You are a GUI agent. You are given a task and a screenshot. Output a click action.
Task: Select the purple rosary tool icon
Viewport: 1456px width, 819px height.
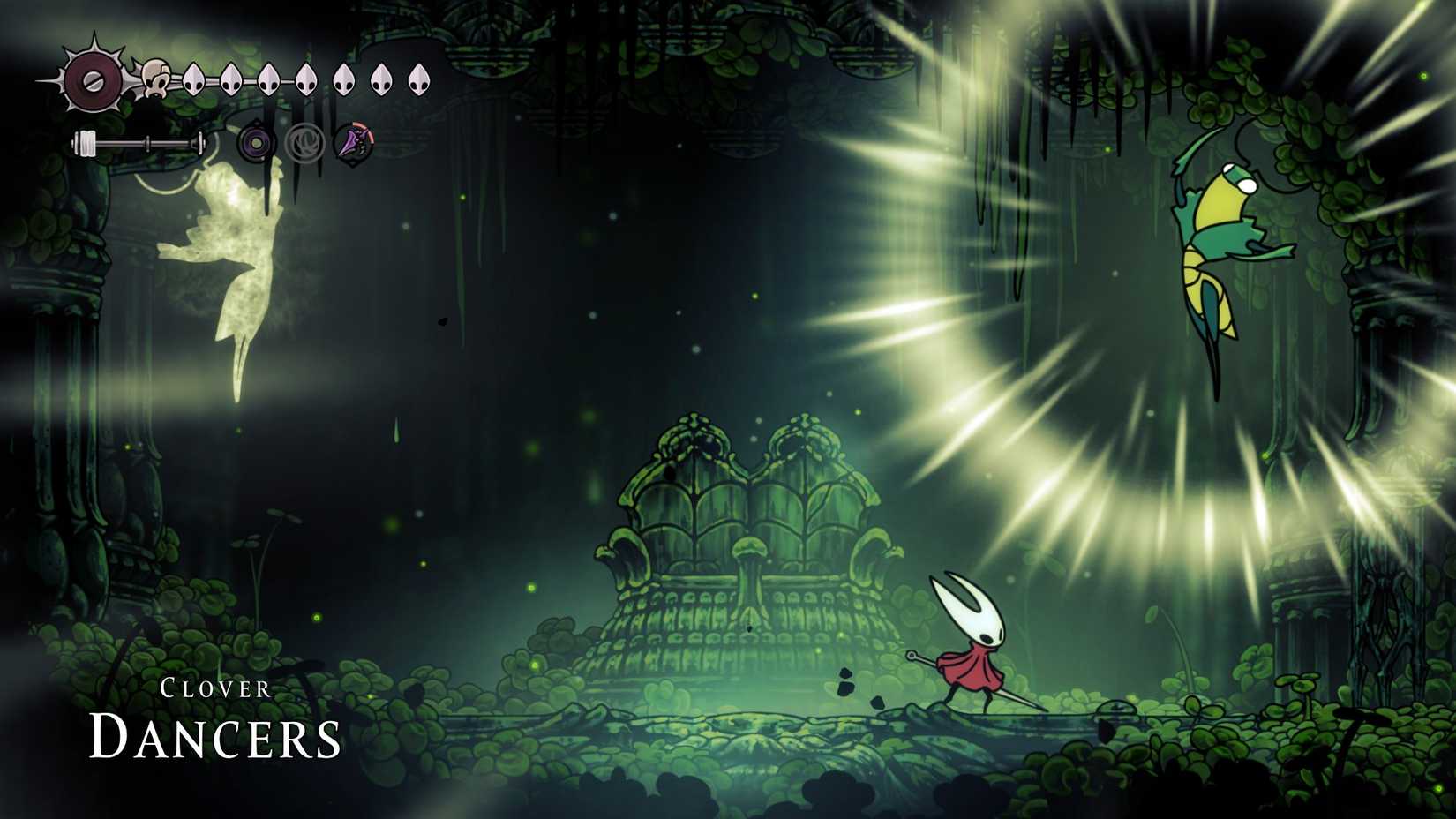[256, 141]
